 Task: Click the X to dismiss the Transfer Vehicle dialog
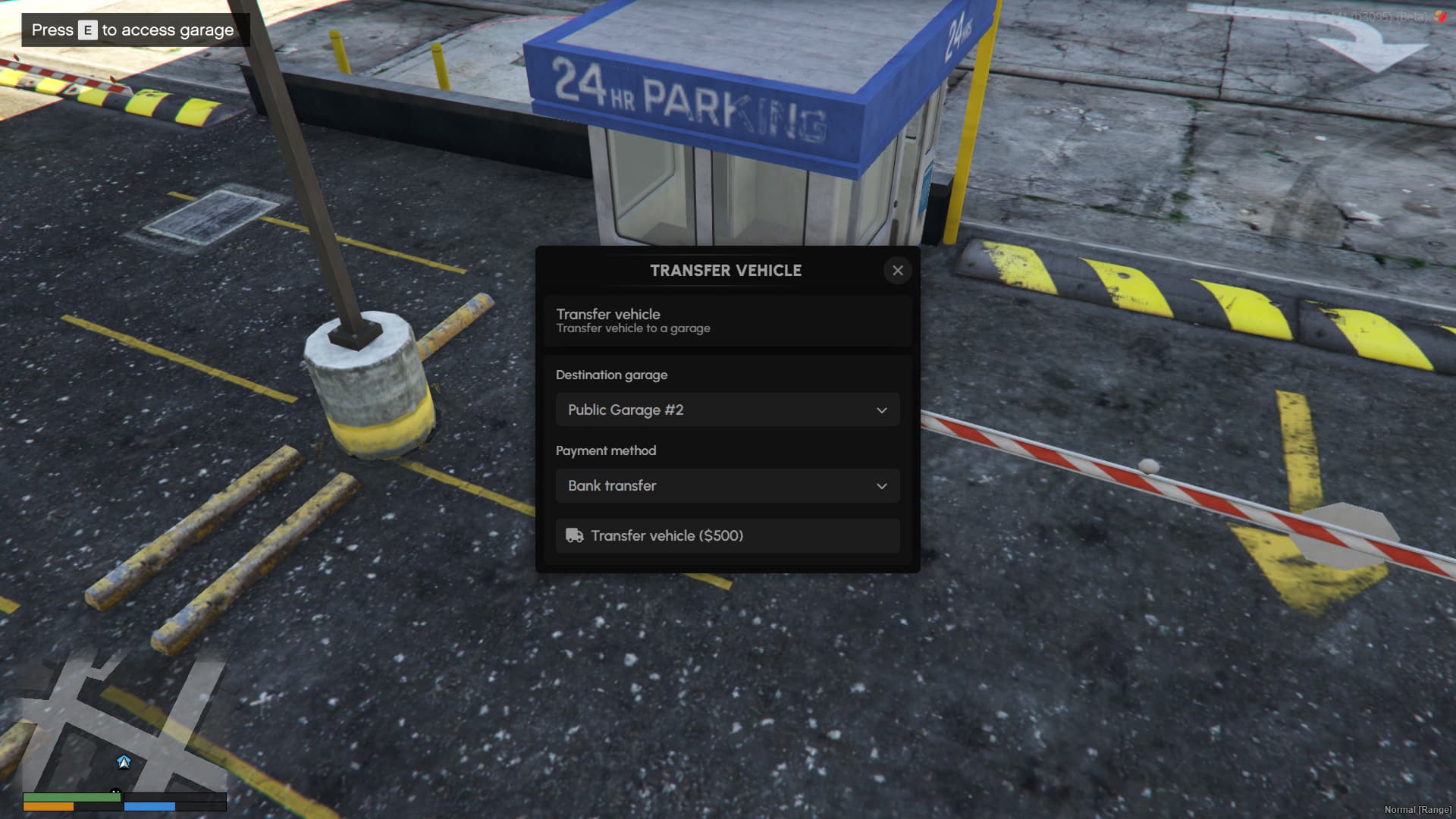pyautogui.click(x=898, y=271)
